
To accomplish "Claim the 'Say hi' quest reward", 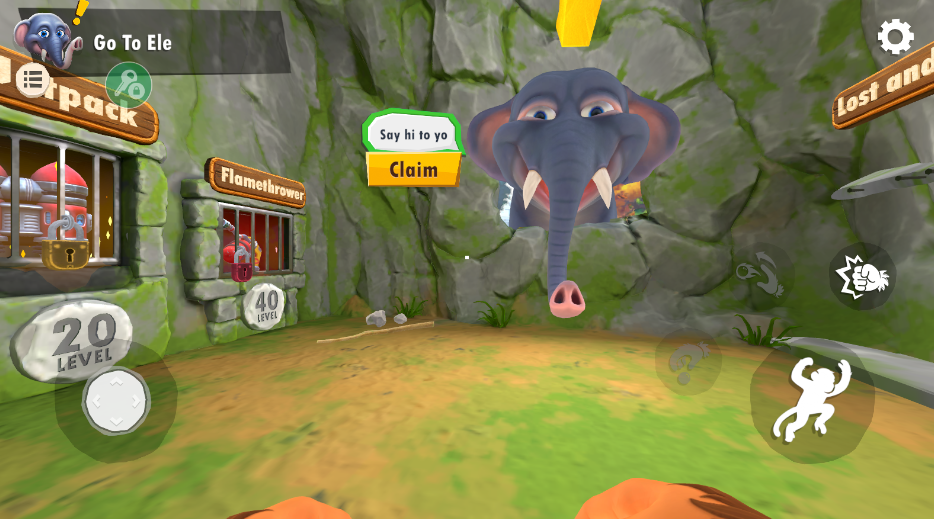I will click(414, 169).
